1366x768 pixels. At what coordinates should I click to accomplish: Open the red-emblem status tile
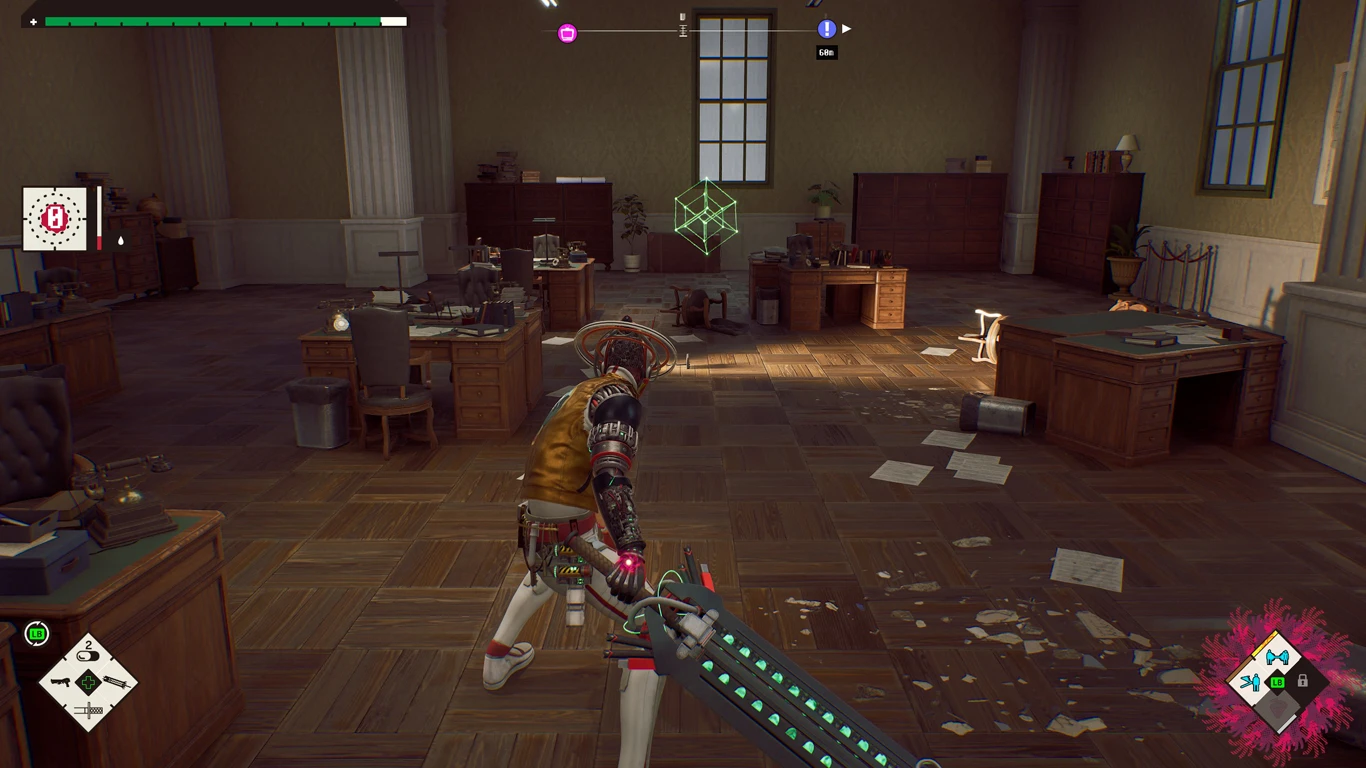tap(55, 218)
